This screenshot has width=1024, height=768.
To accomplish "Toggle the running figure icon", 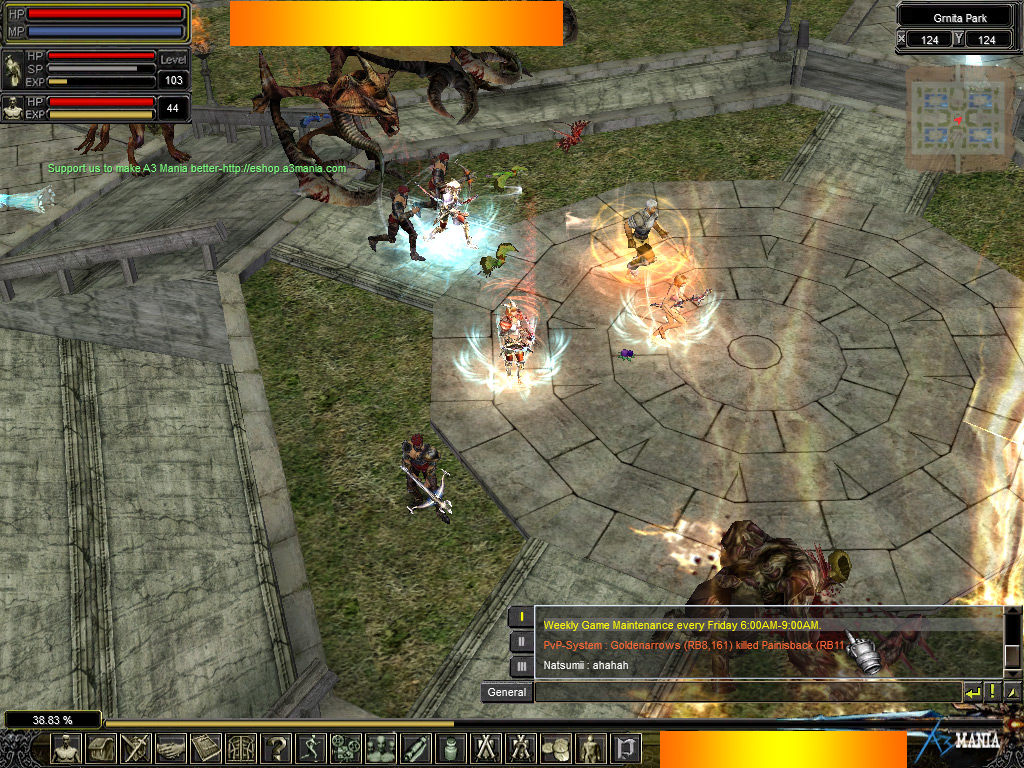I will pyautogui.click(x=311, y=748).
